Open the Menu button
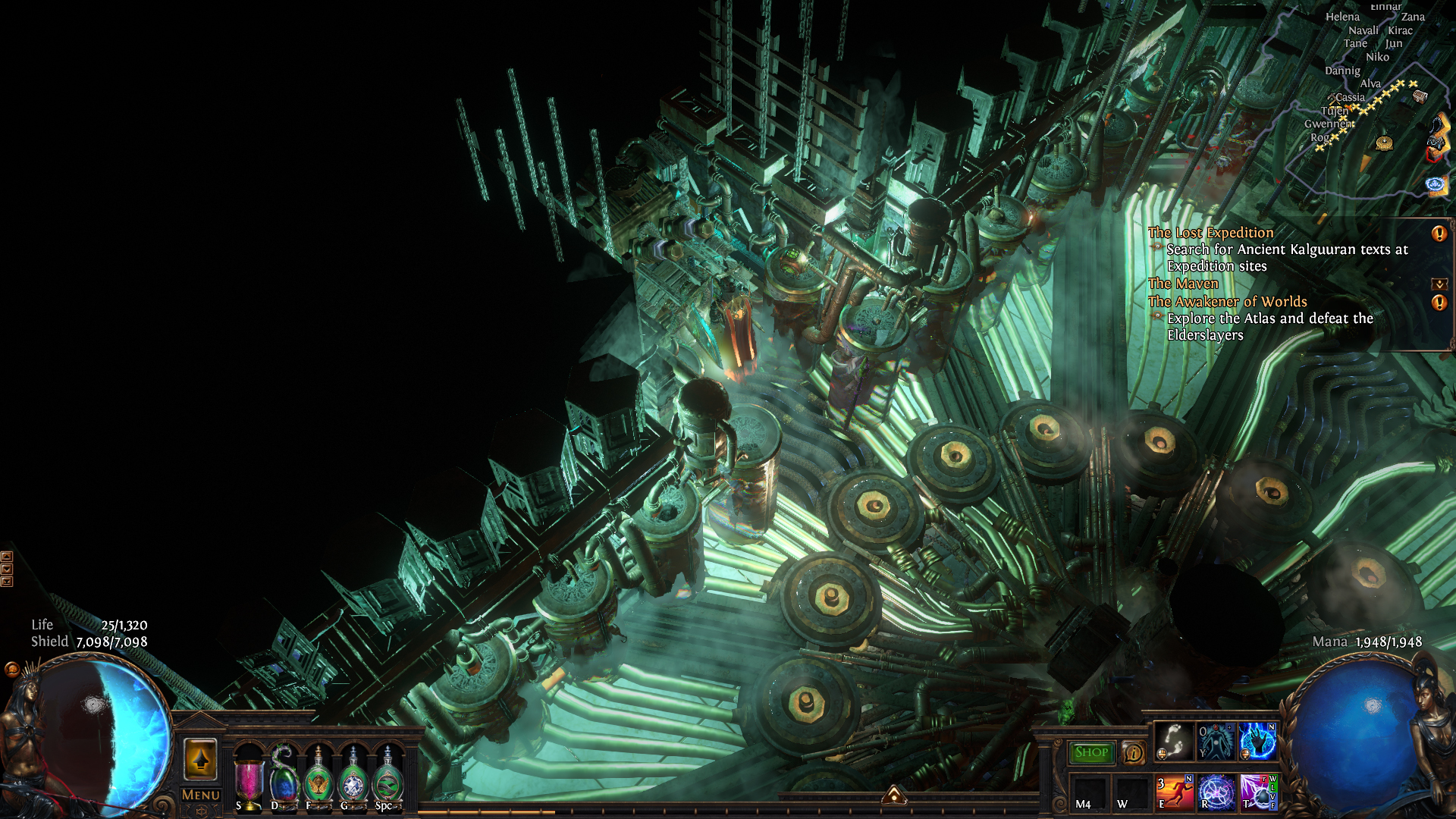 click(x=201, y=795)
